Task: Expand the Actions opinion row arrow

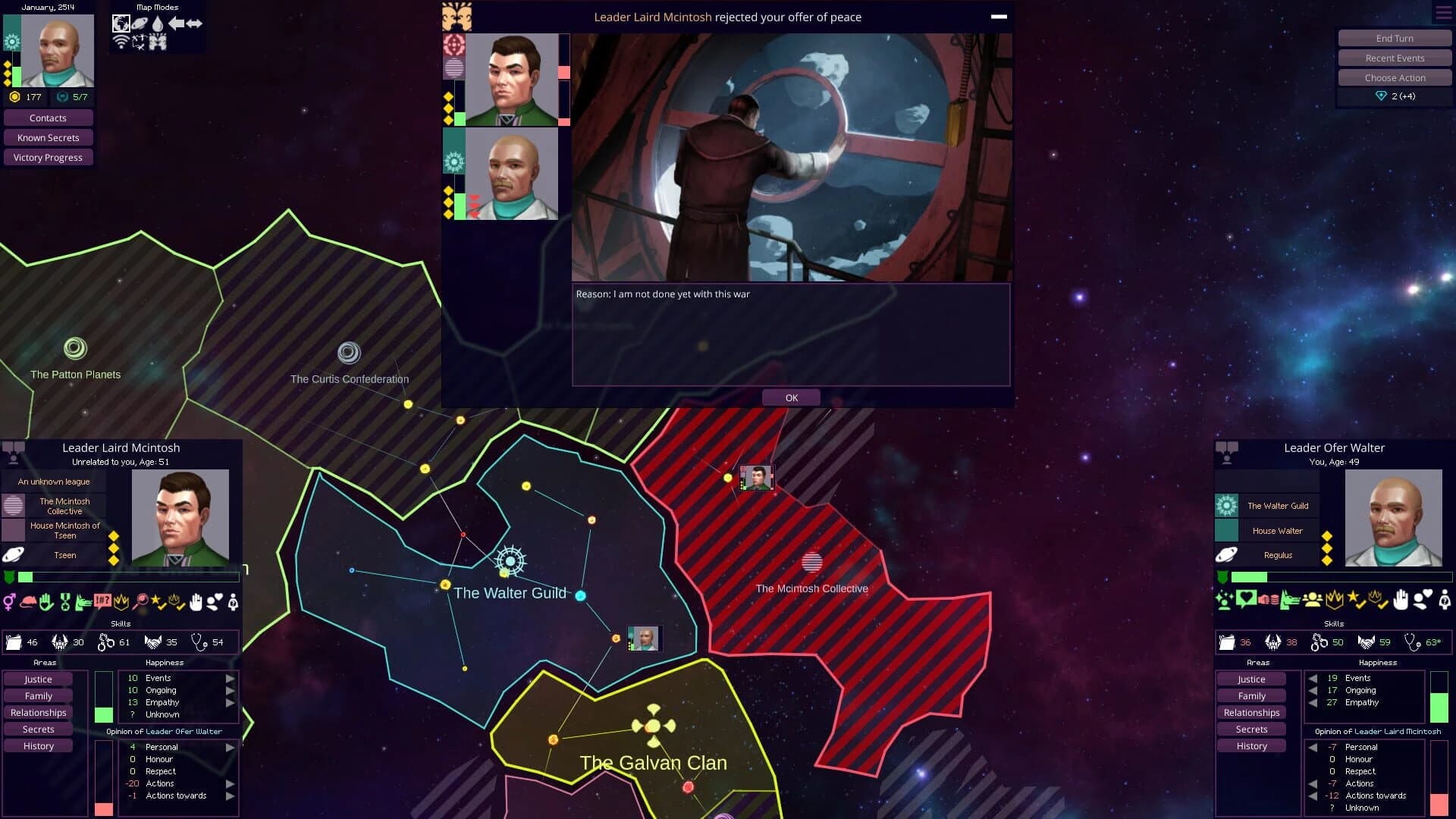Action: (x=230, y=783)
